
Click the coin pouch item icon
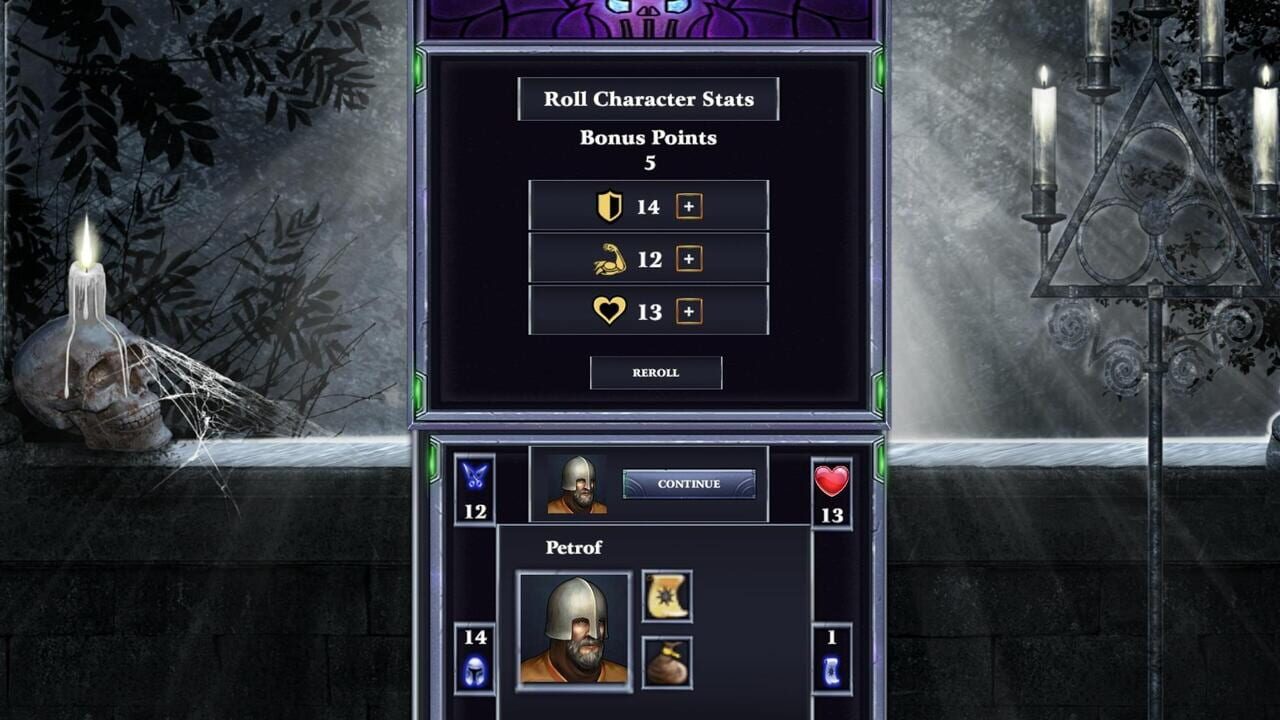668,661
